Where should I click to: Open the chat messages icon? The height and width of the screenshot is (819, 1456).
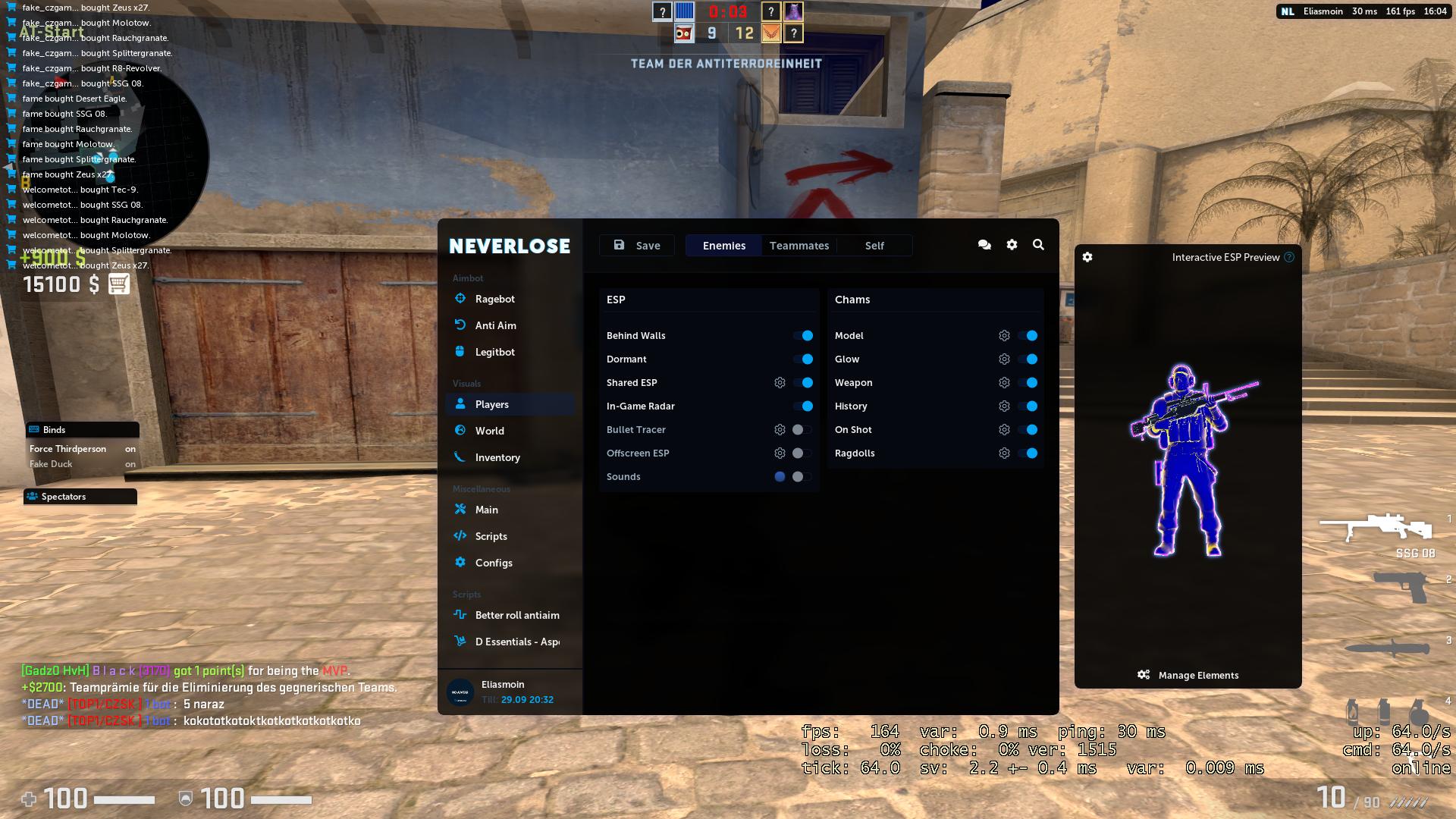click(x=984, y=245)
